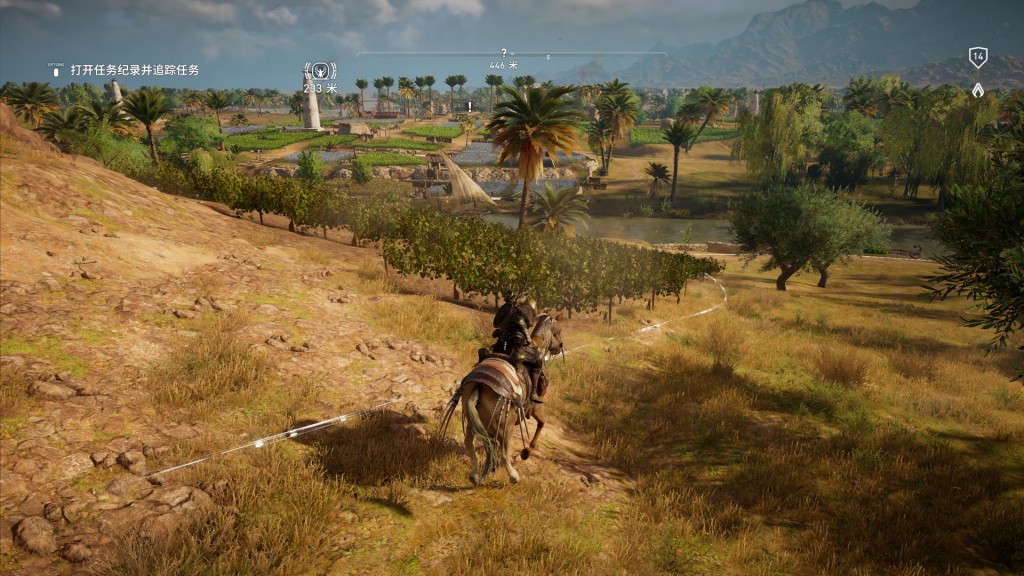
Task: Open the level 14 shield badge
Action: pyautogui.click(x=978, y=57)
